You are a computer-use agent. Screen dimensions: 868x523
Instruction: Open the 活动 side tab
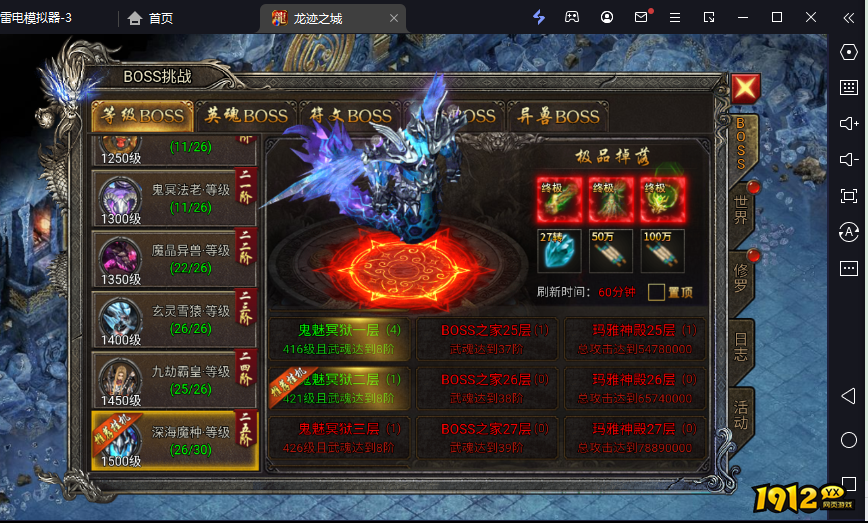pos(741,412)
